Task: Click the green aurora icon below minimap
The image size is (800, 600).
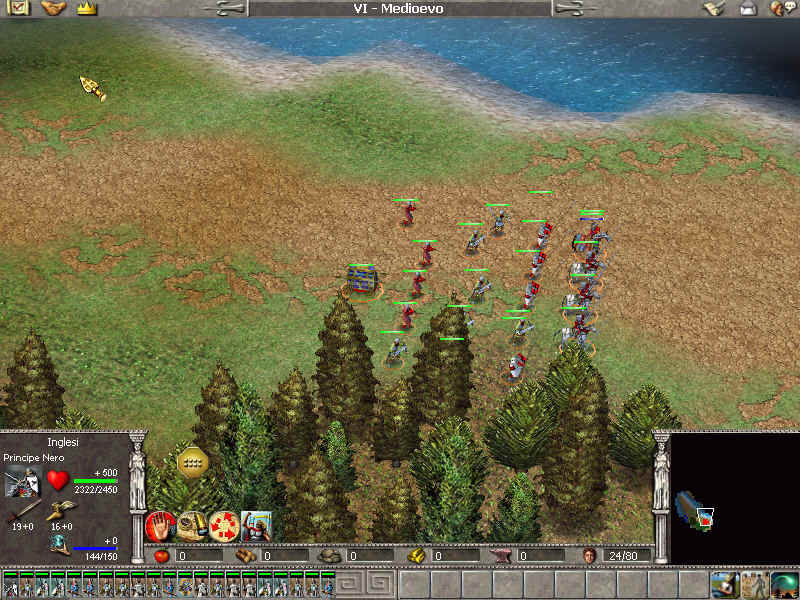Action: coord(785,584)
